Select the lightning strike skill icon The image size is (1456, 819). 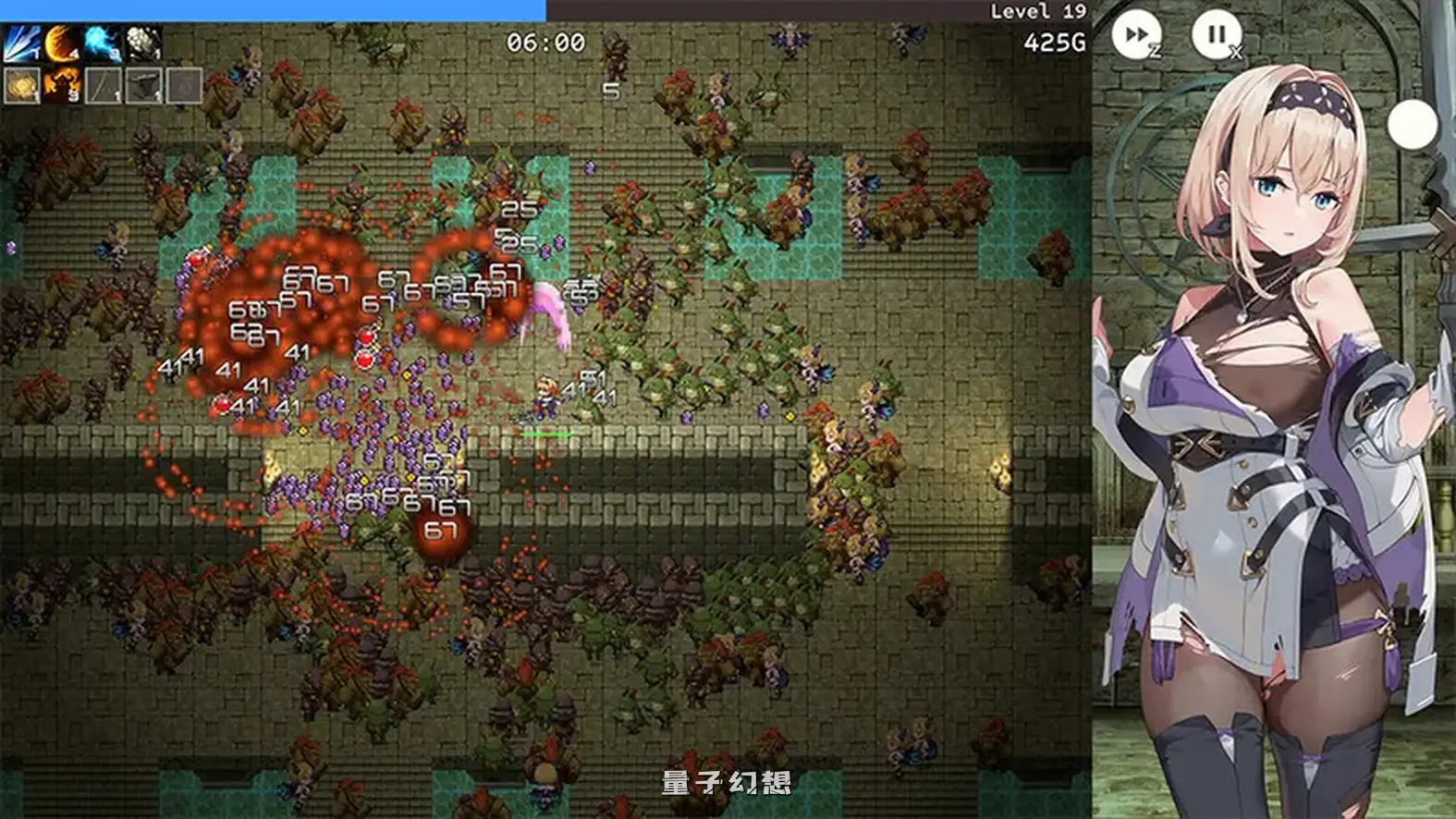click(x=20, y=43)
